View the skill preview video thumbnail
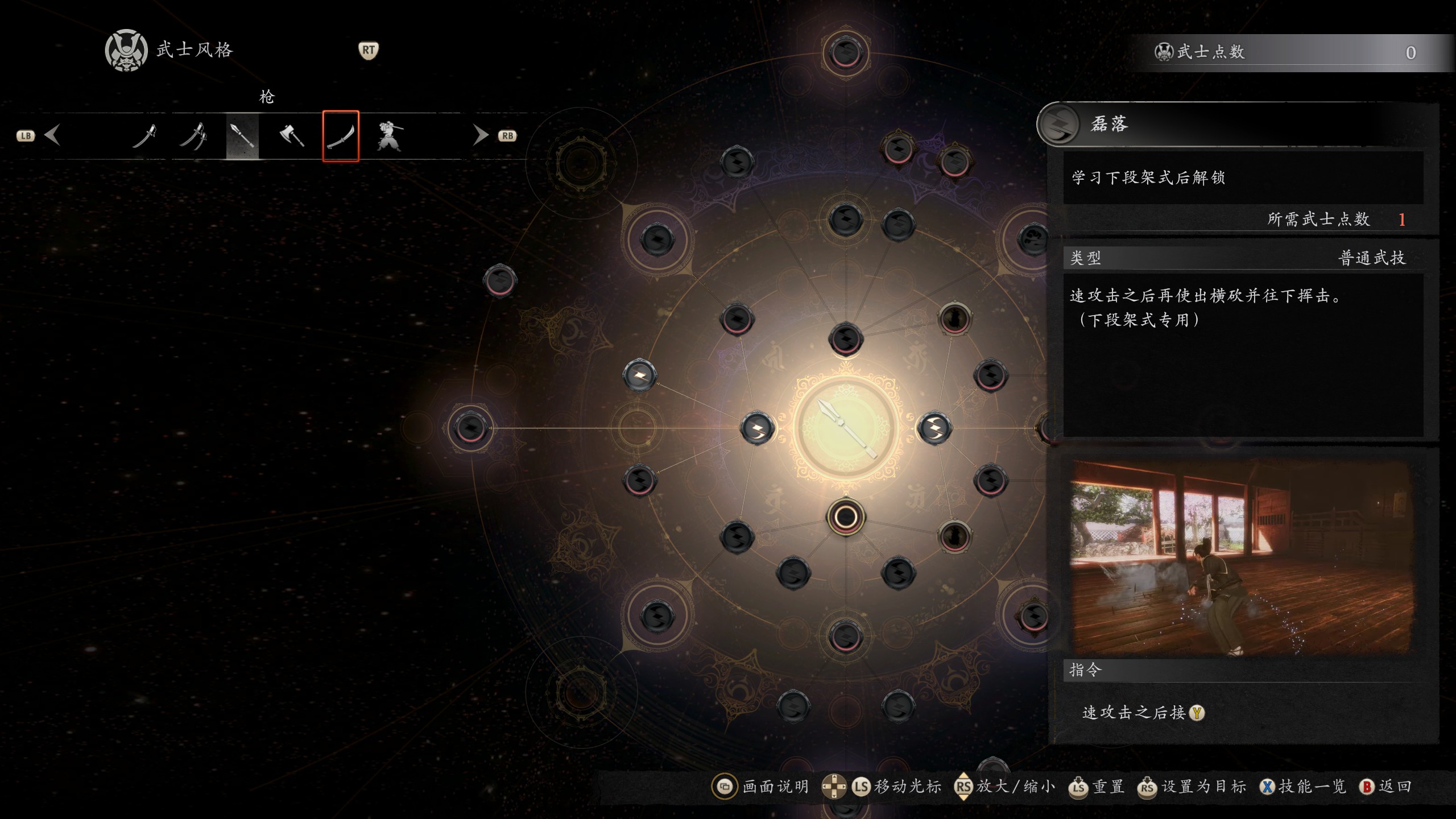The height and width of the screenshot is (819, 1456). coord(1241,557)
